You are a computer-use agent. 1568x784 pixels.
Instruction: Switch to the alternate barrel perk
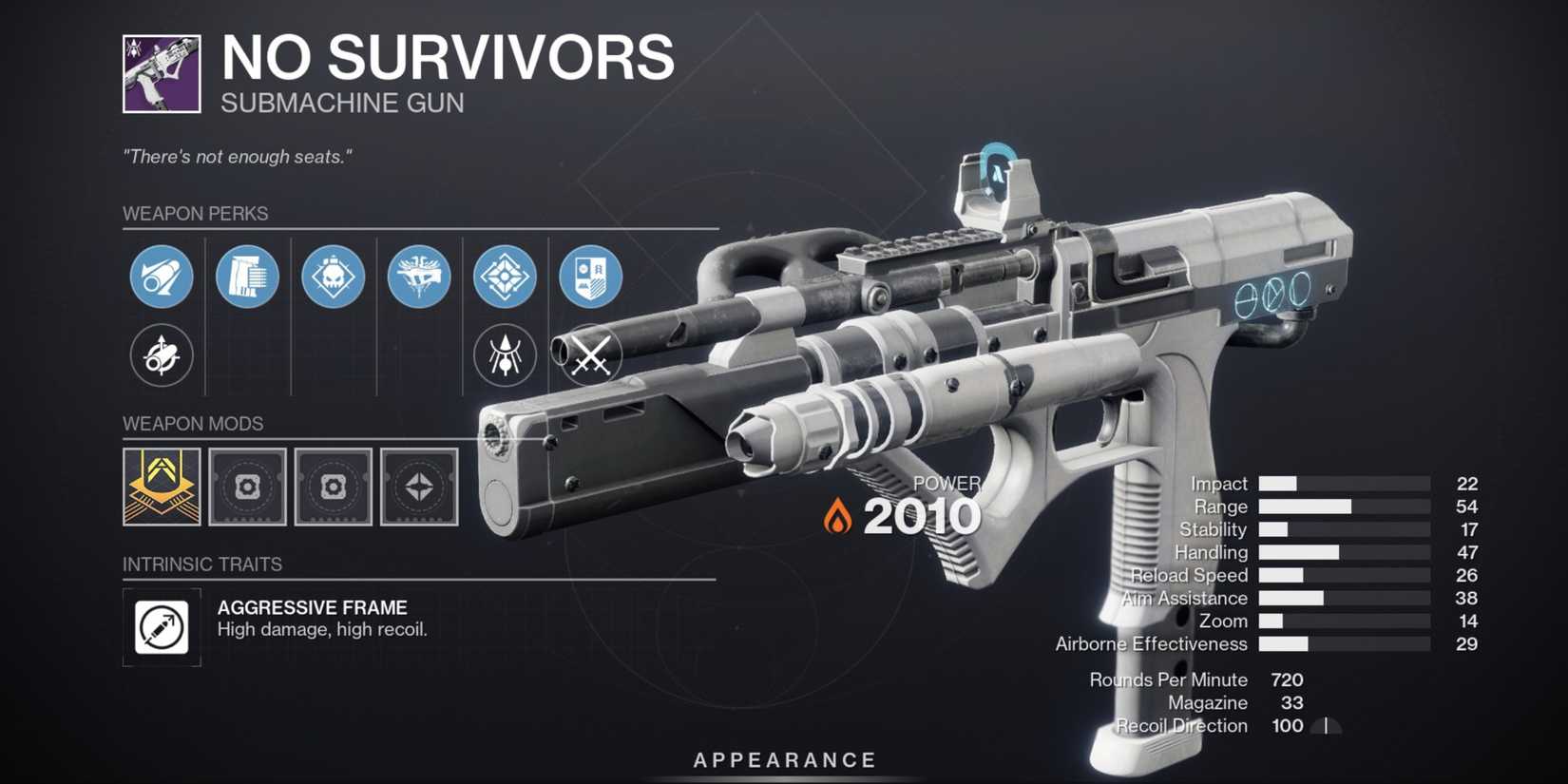coord(160,354)
